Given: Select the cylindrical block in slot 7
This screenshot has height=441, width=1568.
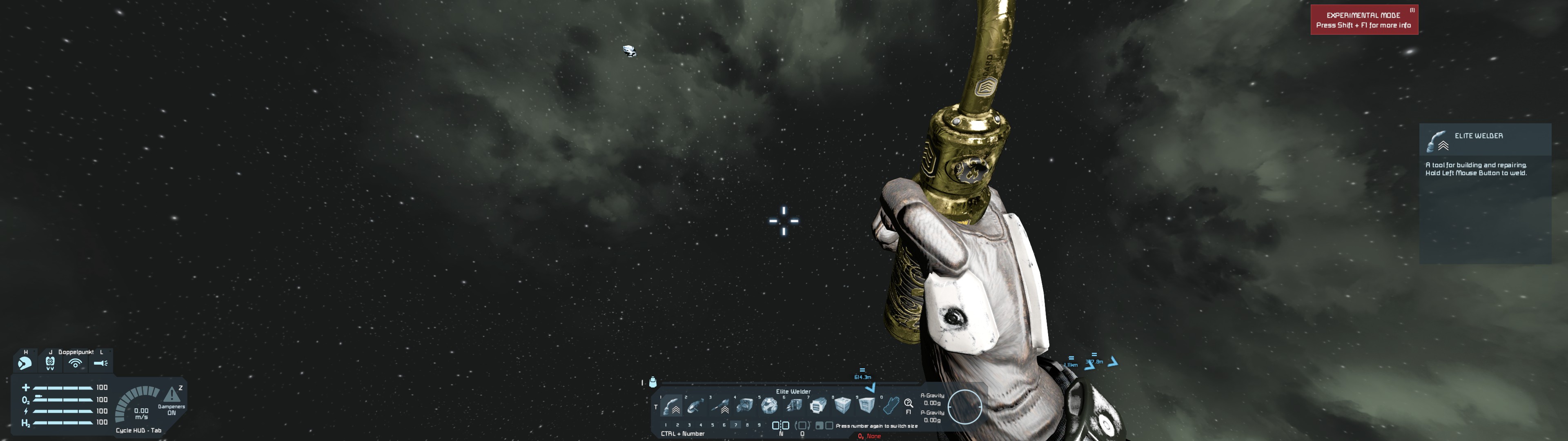Looking at the screenshot, I should 818,405.
